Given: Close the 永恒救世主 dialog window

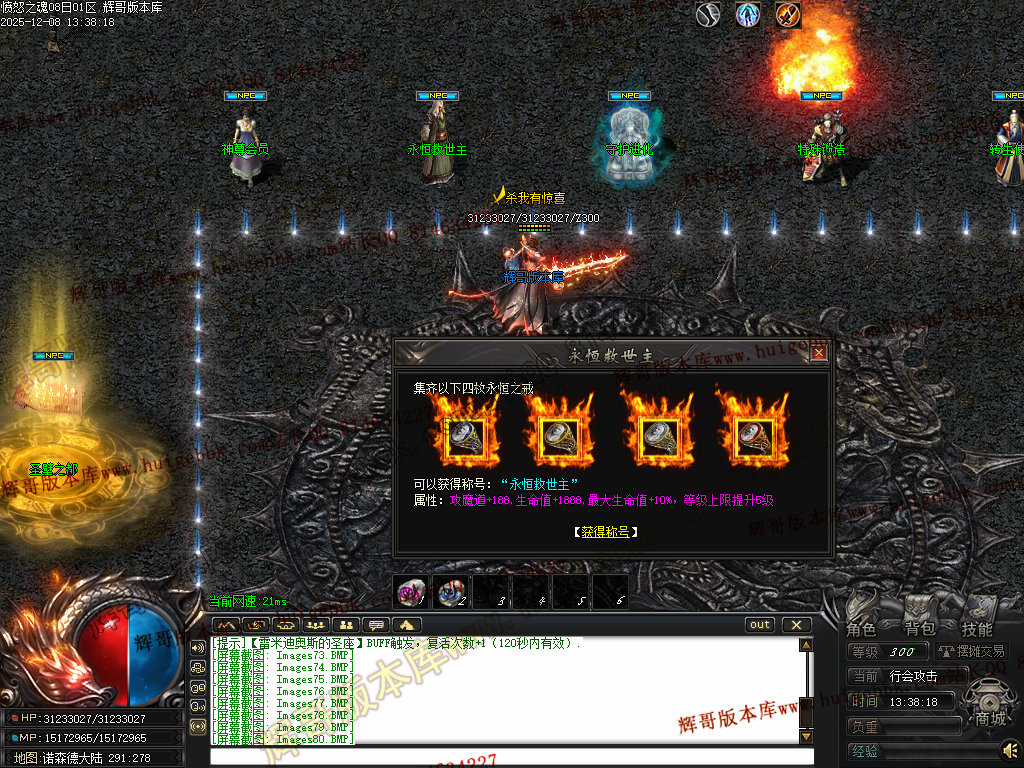Looking at the screenshot, I should point(819,352).
